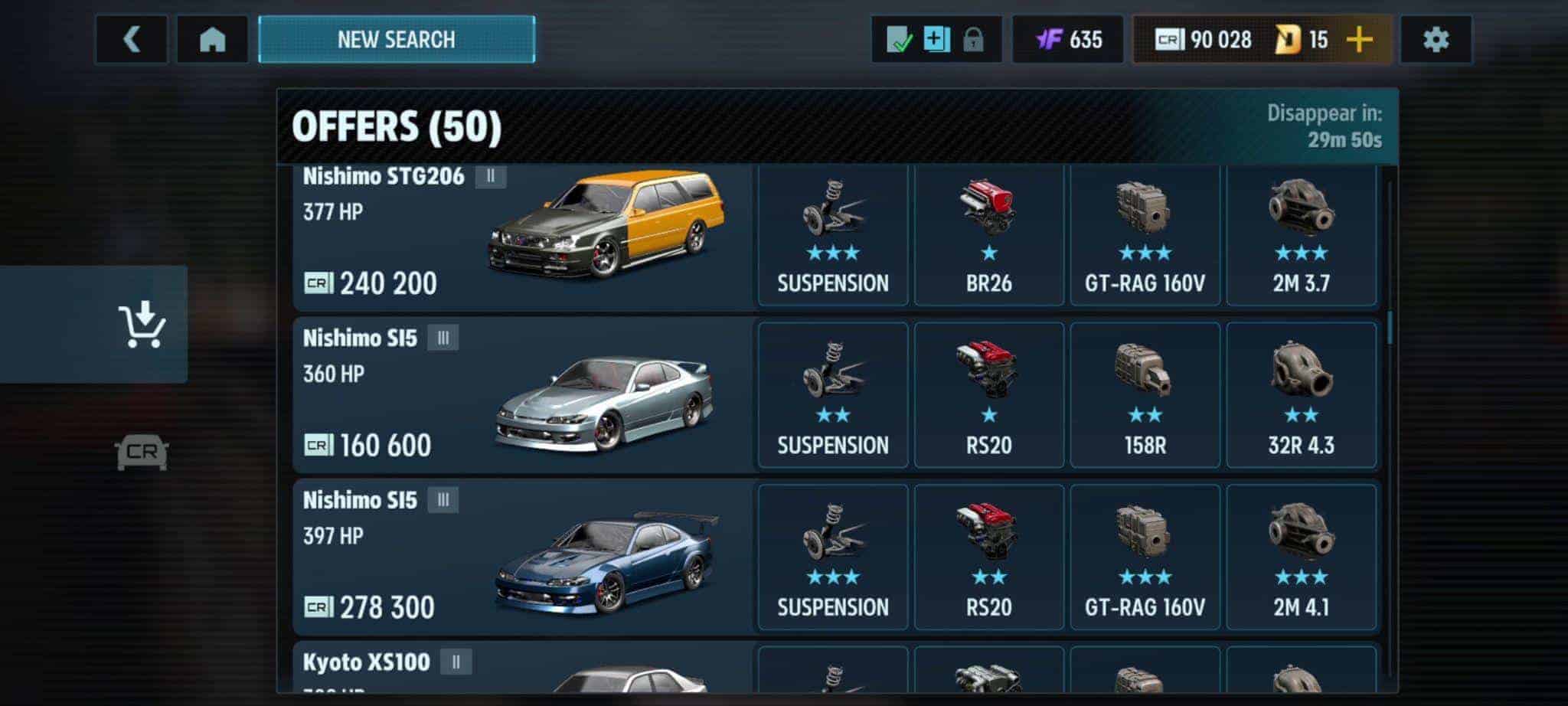Go back with the arrow button
Viewport: 1568px width, 706px height.
(132, 40)
